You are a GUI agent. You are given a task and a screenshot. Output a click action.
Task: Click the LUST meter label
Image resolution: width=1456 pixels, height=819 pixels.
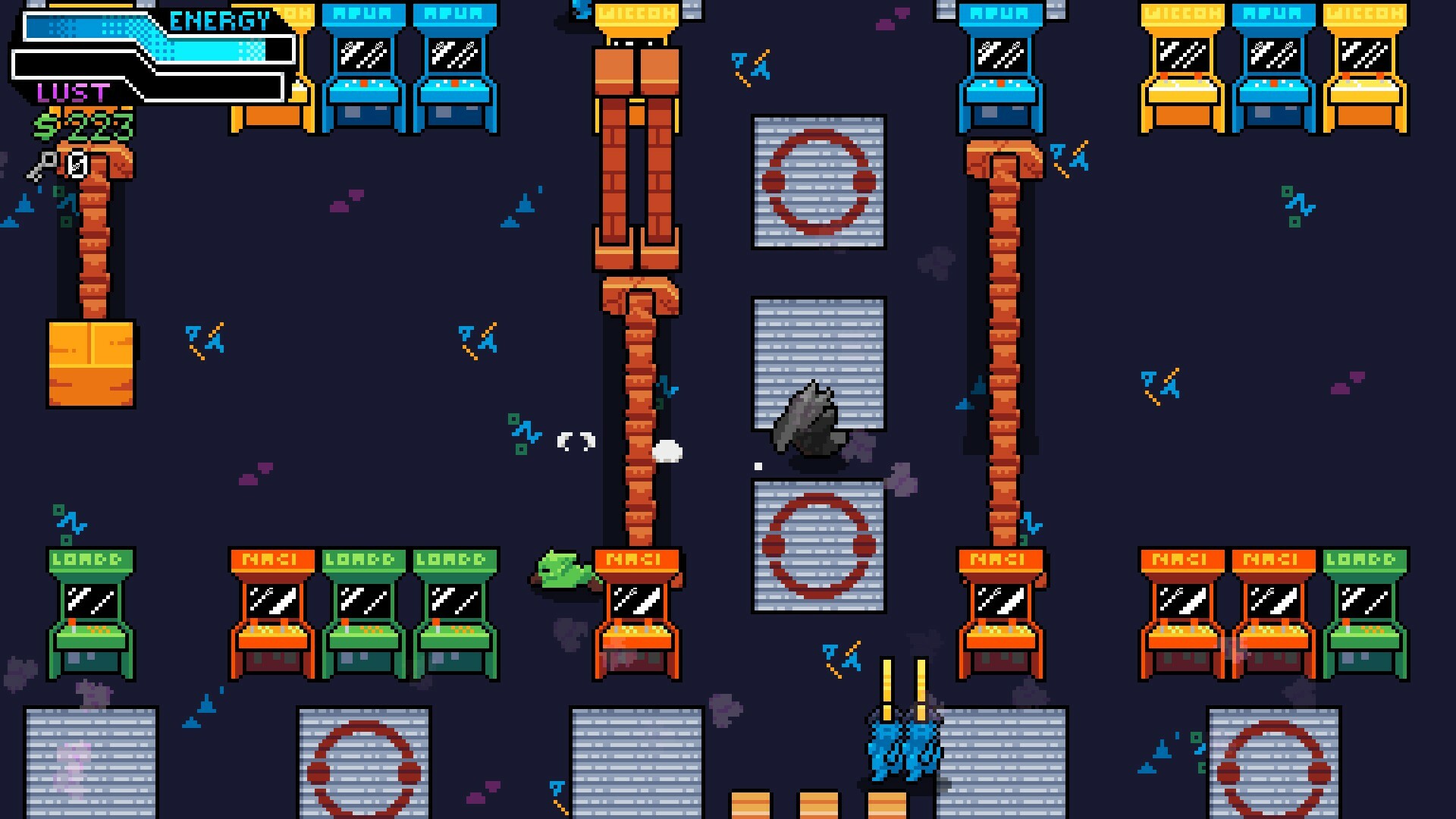(x=72, y=91)
